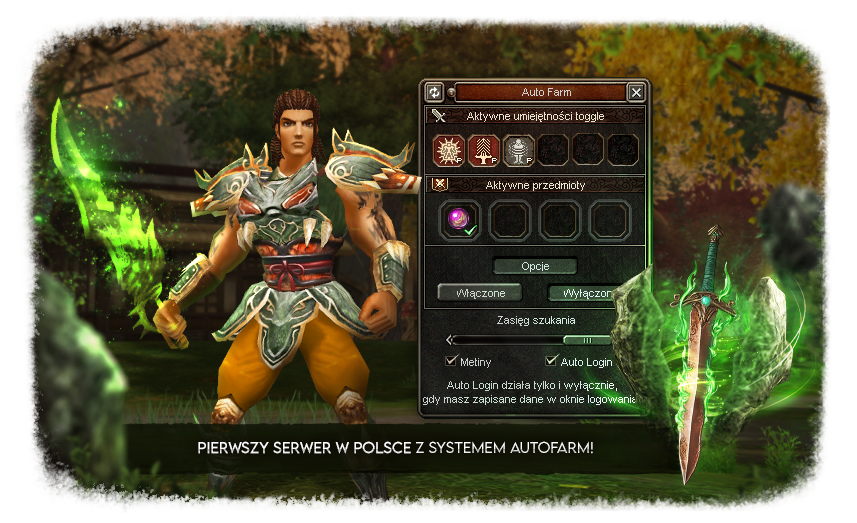This screenshot has height=523, width=857.
Task: Select the red sunburst skill icon
Action: pyautogui.click(x=450, y=151)
